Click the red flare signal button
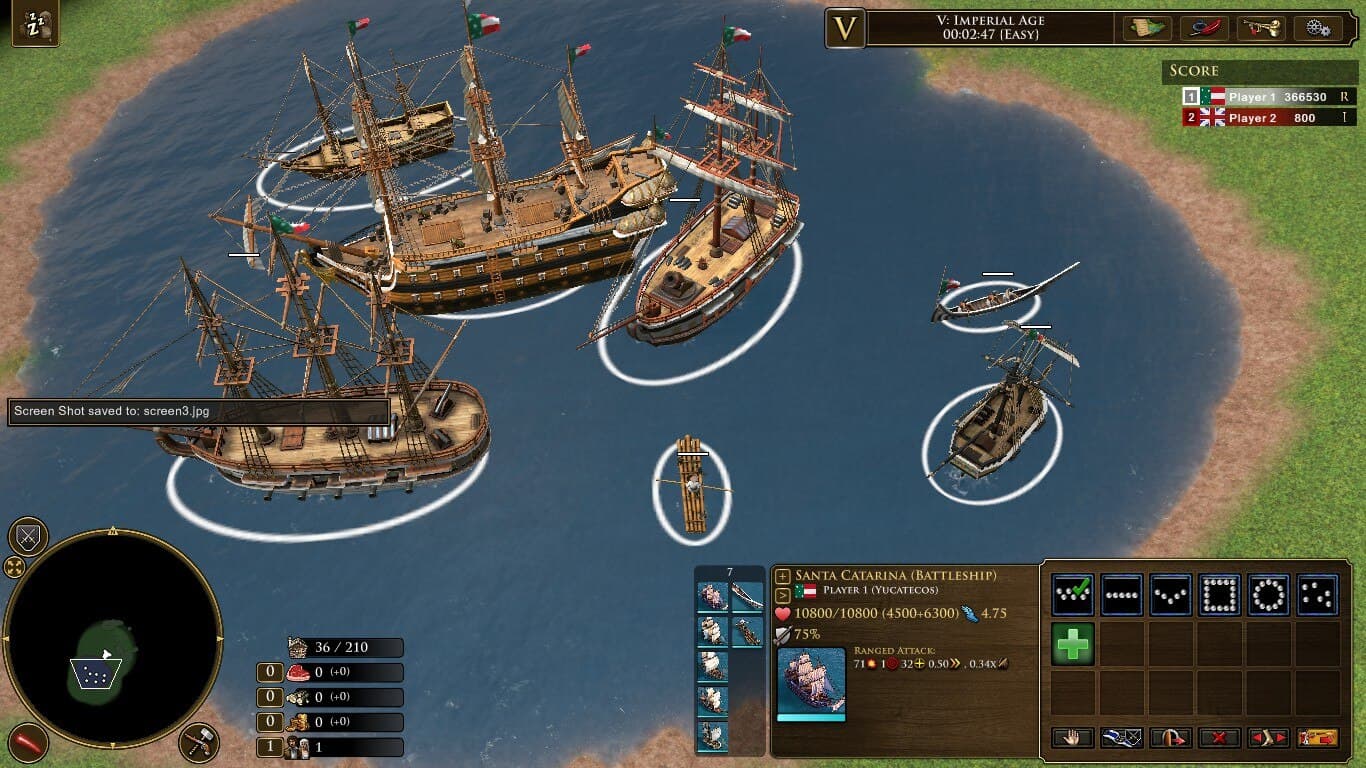Viewport: 1366px width, 768px height. tap(28, 743)
